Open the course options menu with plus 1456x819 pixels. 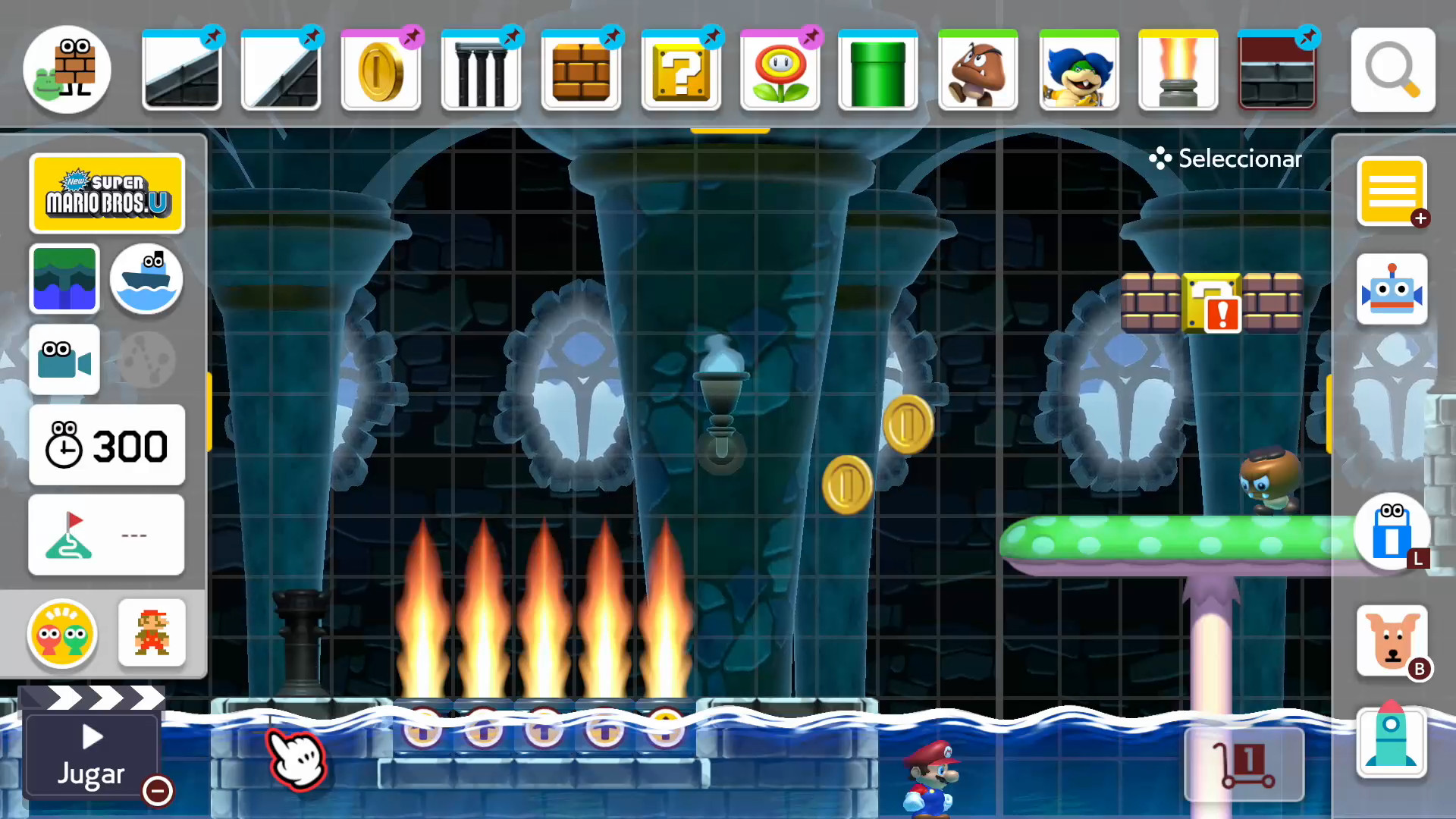(x=1392, y=192)
